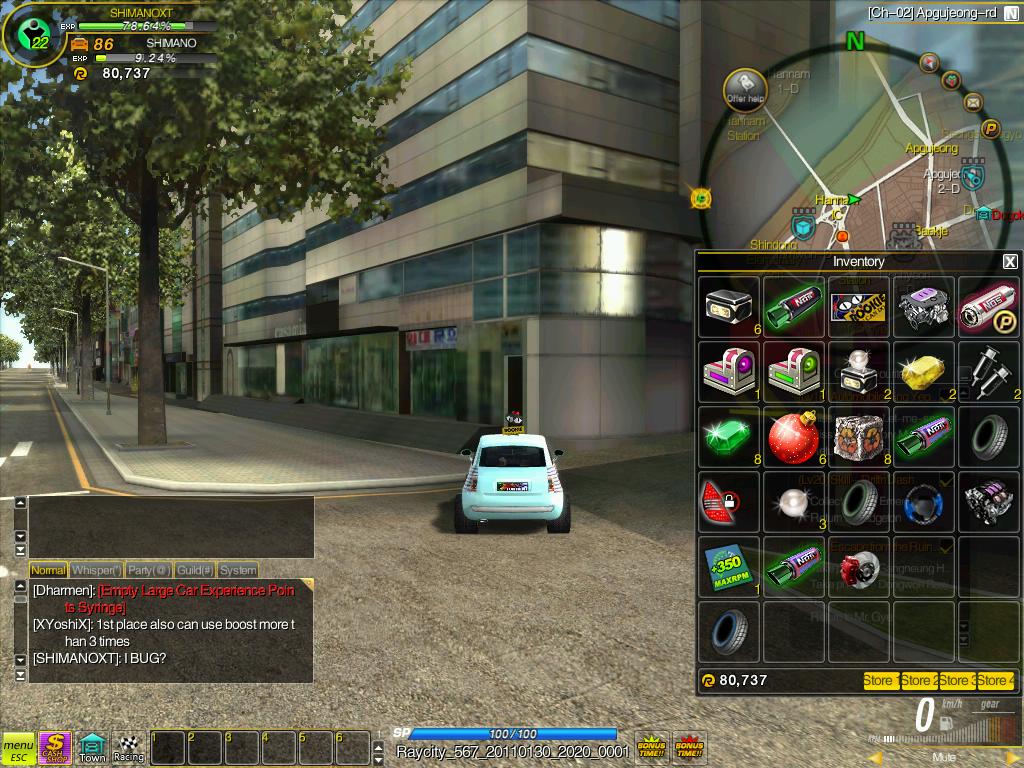This screenshot has height=768, width=1024.
Task: Show the System chat tab
Action: (238, 570)
